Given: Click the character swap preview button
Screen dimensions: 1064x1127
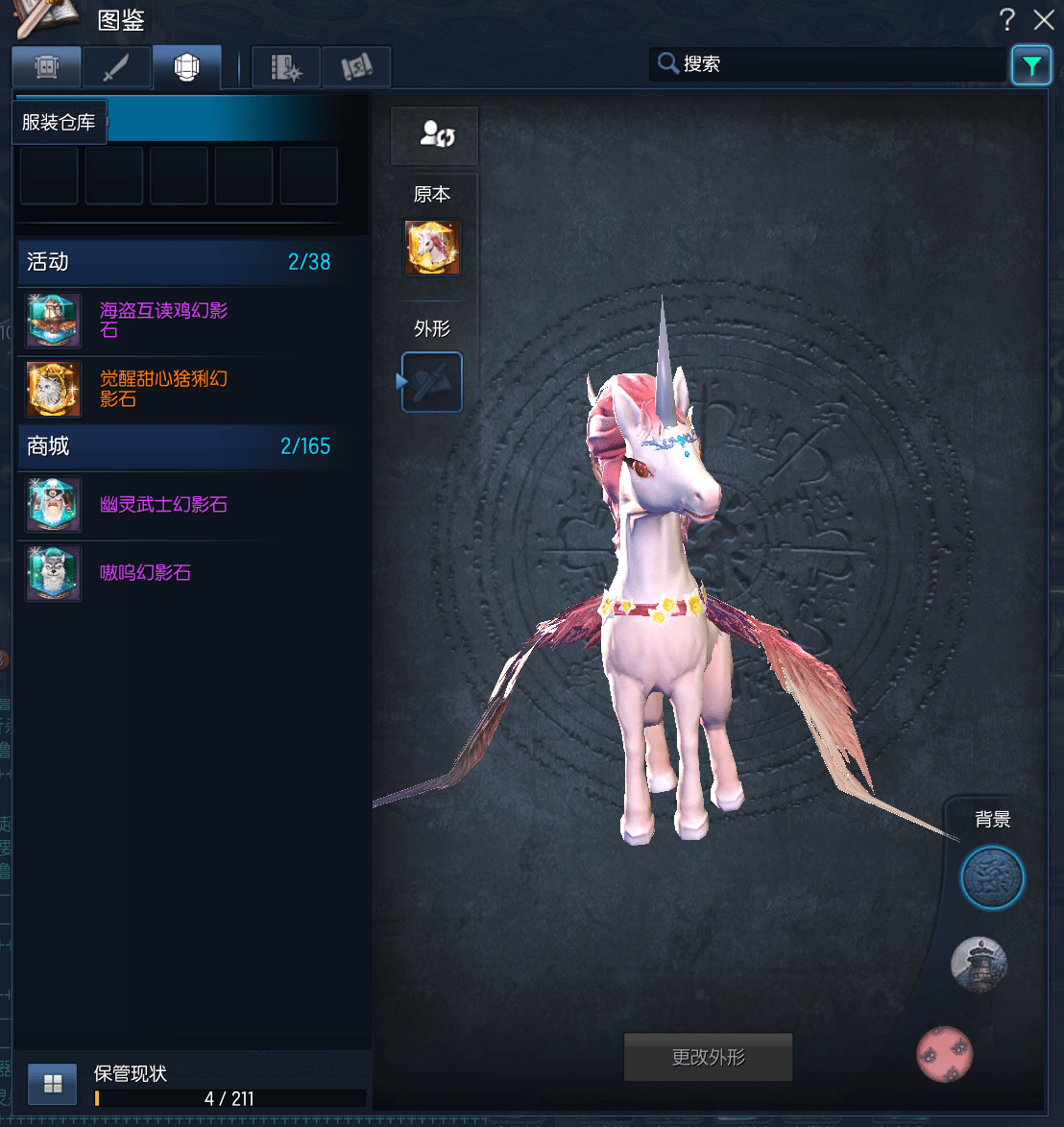Looking at the screenshot, I should [x=434, y=135].
